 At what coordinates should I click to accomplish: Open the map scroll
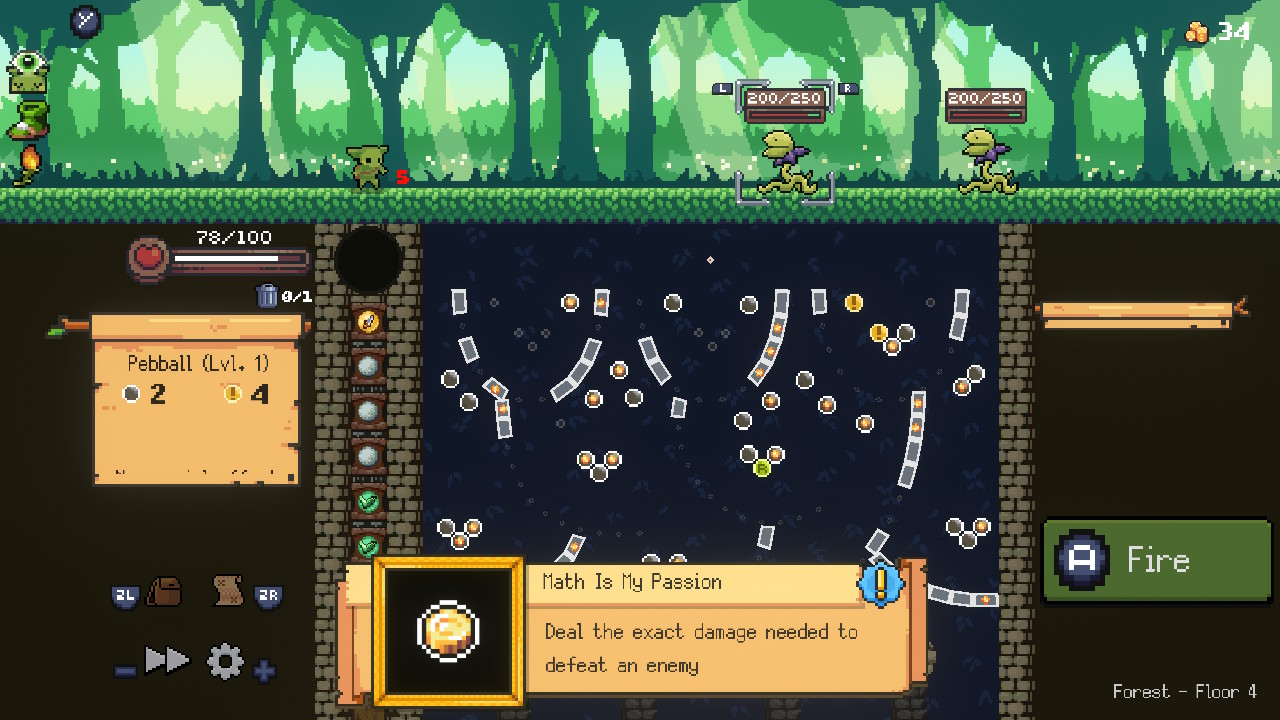pyautogui.click(x=229, y=592)
